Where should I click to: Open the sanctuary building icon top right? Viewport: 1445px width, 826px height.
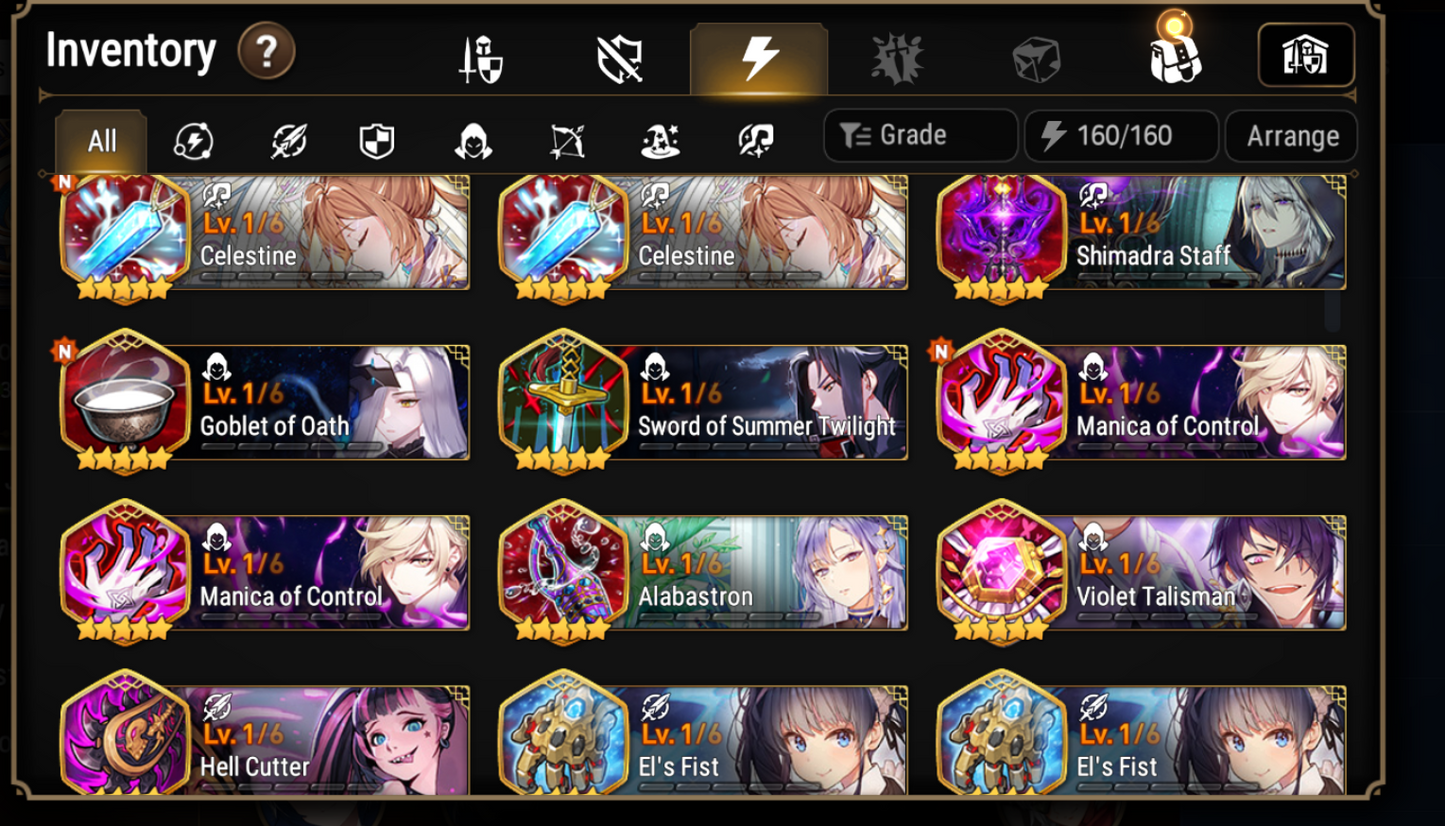pyautogui.click(x=1306, y=57)
